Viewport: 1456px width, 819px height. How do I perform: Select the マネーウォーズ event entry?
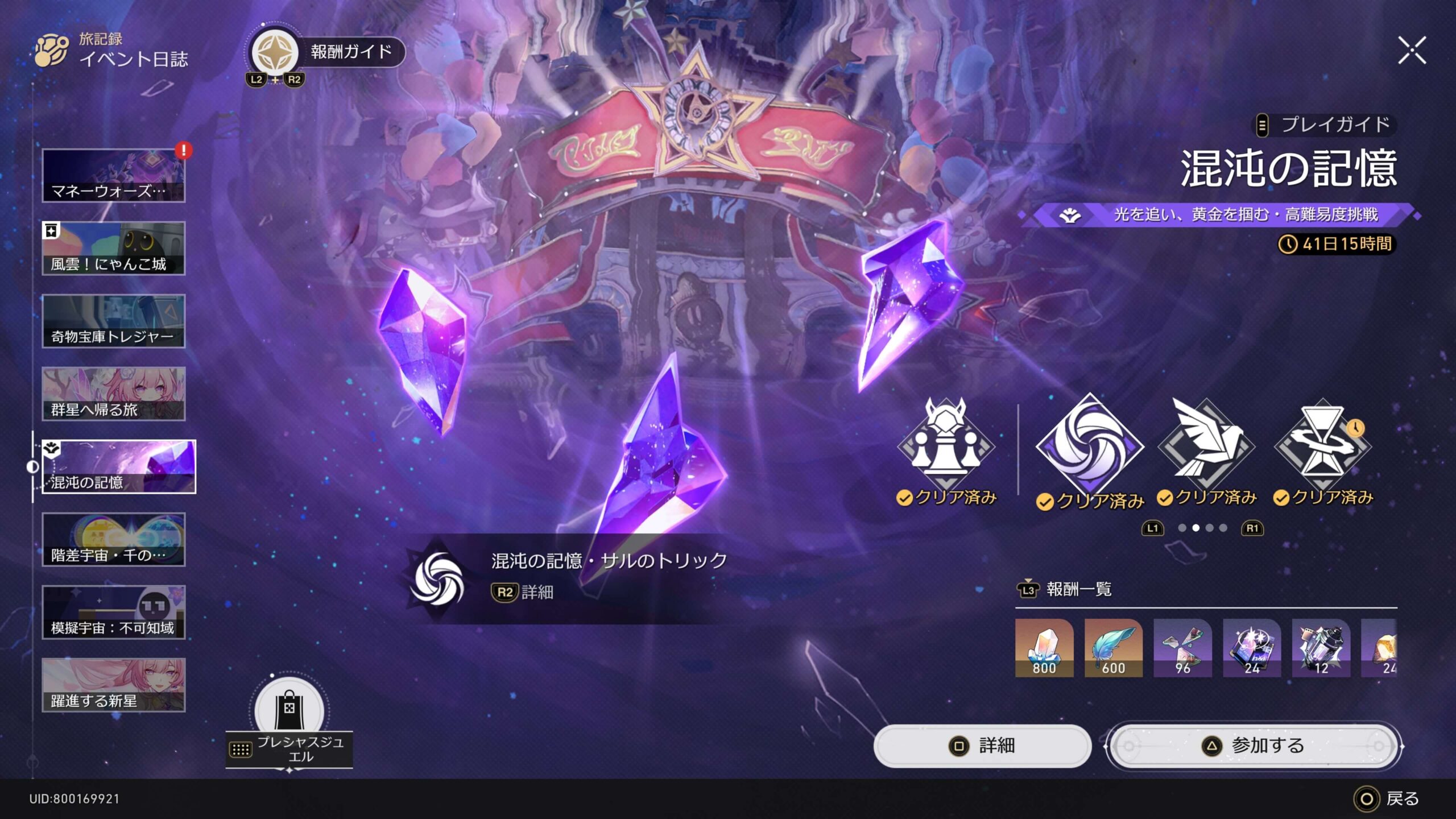tap(114, 176)
